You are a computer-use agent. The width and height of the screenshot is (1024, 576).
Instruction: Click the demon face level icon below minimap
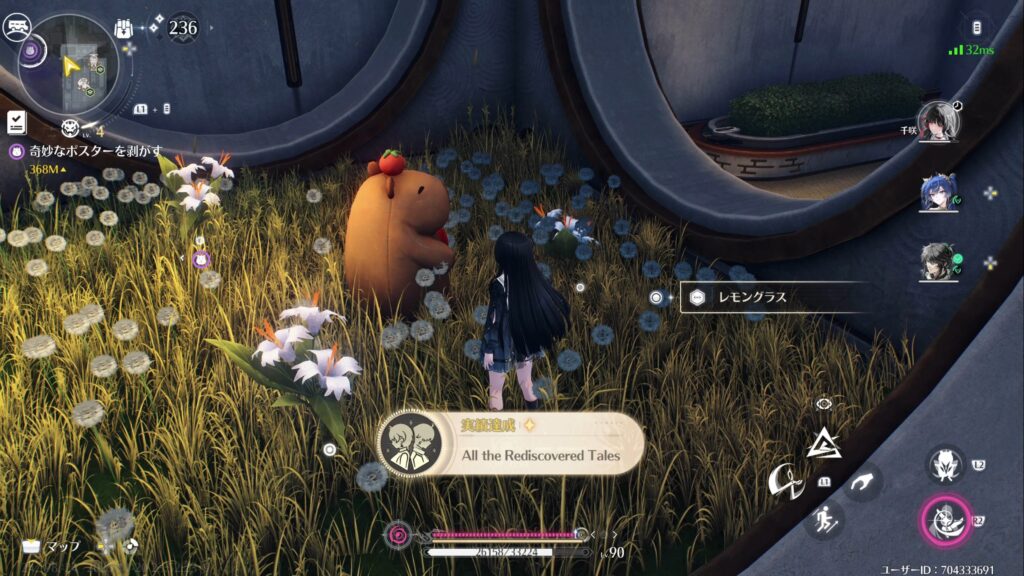pyautogui.click(x=70, y=127)
